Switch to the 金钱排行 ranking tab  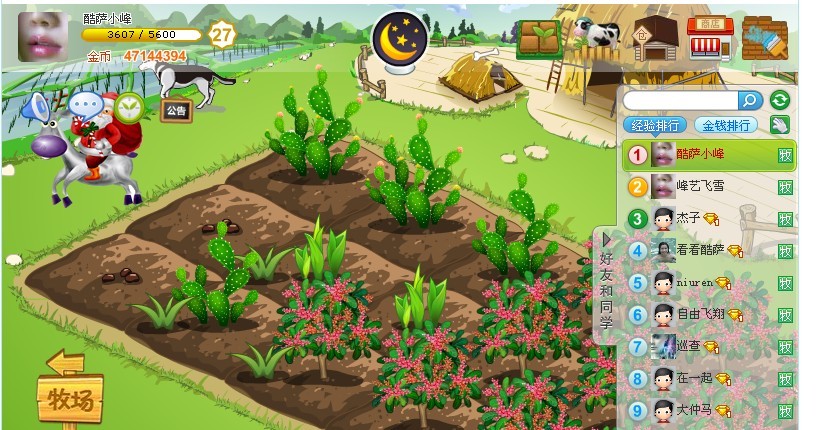pos(727,125)
